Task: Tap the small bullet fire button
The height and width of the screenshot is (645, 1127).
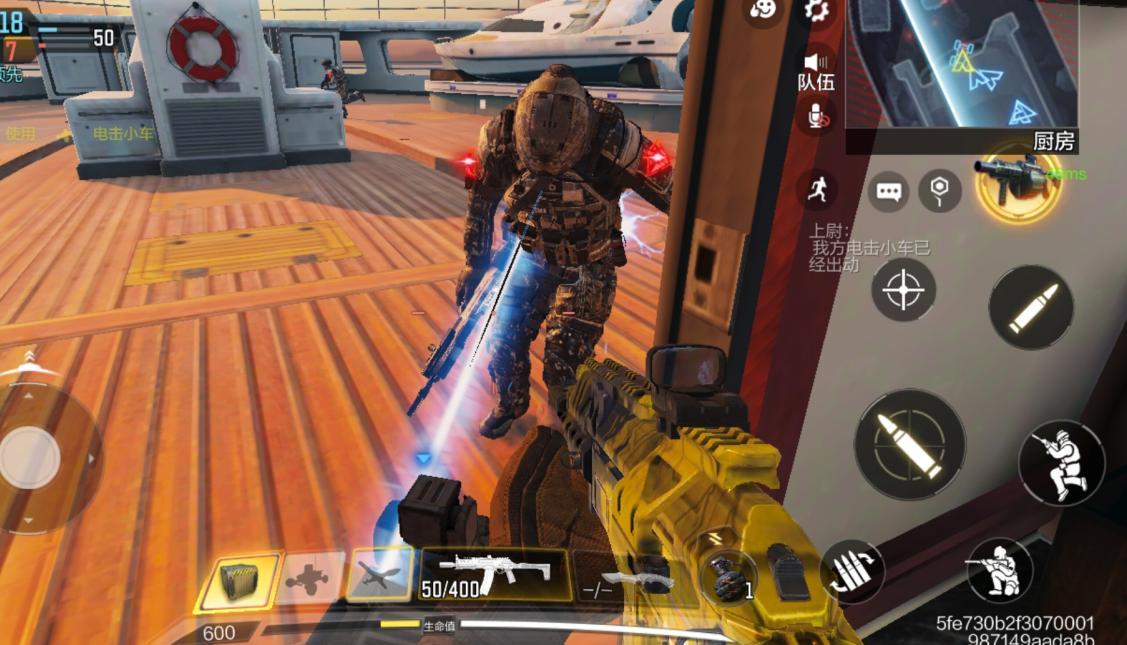Action: pos(1031,307)
